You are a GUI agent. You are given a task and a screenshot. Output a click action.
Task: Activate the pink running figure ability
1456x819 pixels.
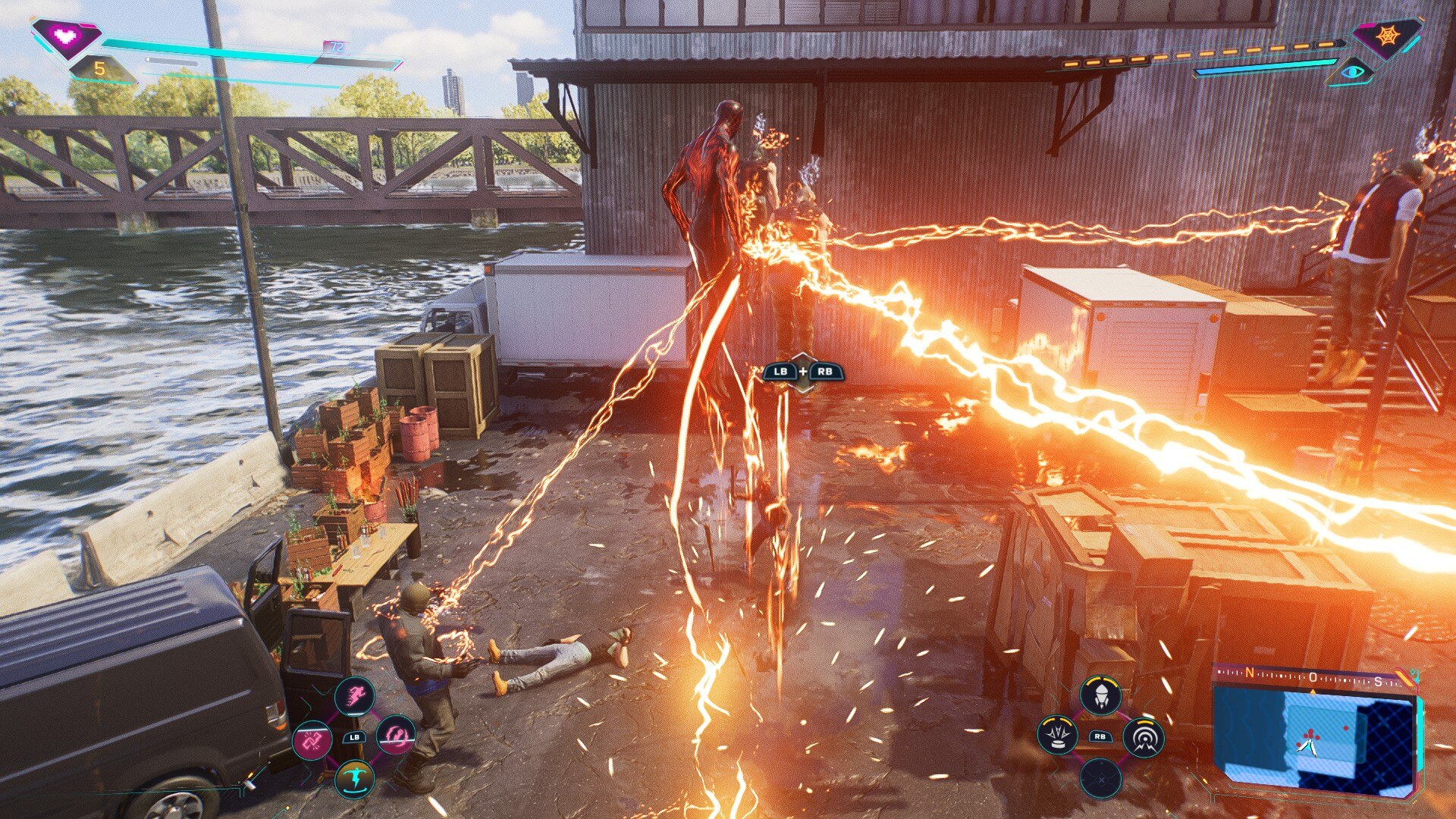(x=354, y=695)
